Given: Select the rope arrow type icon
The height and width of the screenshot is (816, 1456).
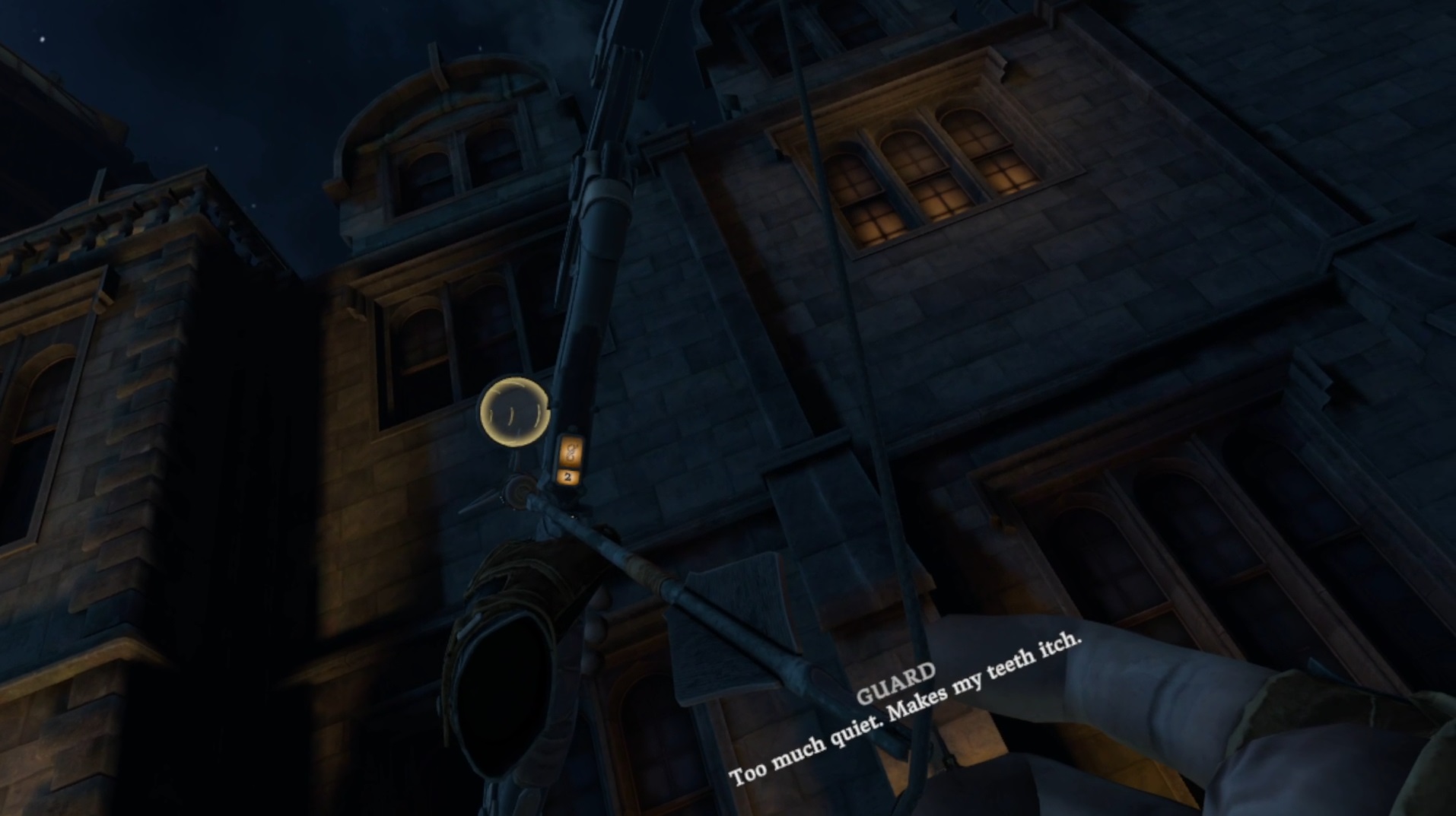Looking at the screenshot, I should point(571,451).
